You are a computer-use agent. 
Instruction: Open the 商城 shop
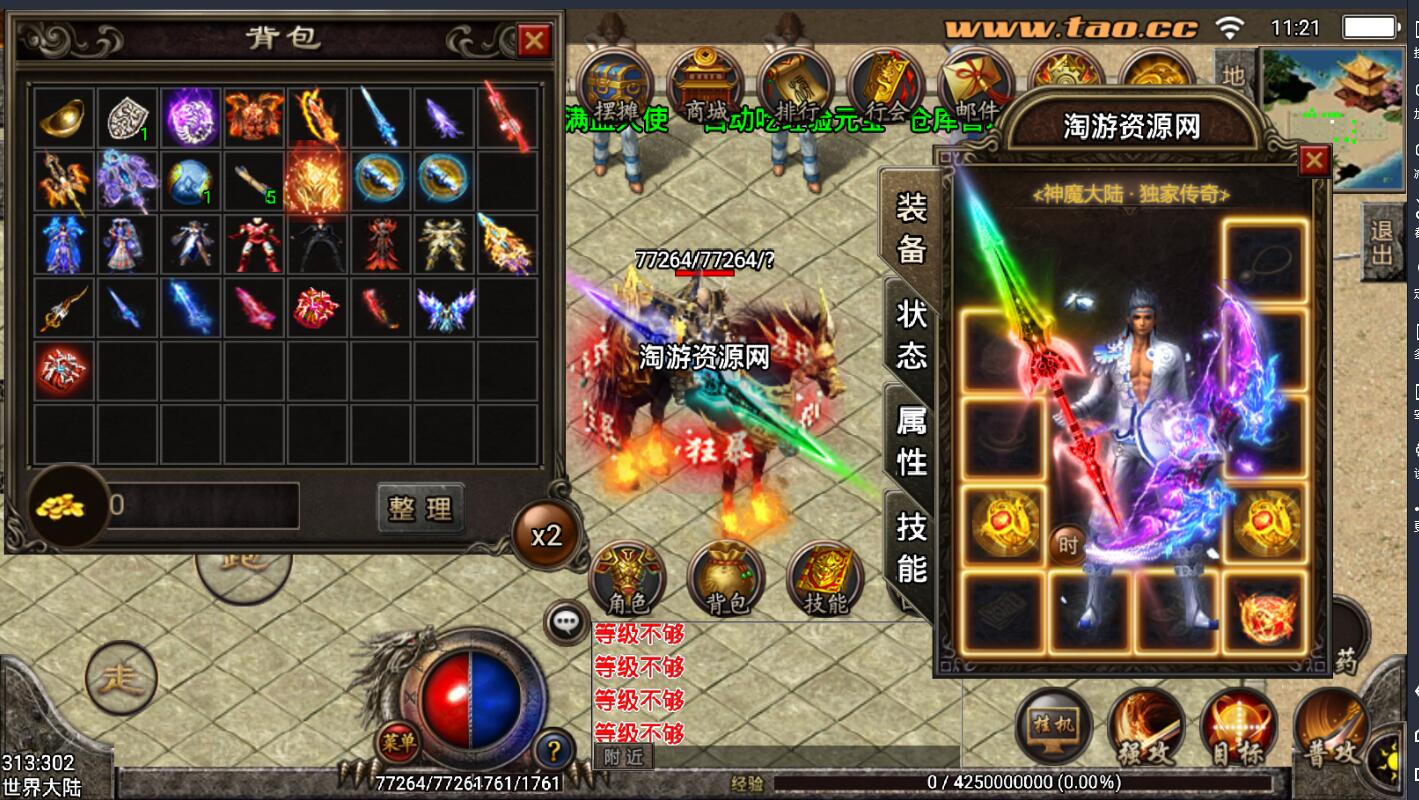[706, 86]
